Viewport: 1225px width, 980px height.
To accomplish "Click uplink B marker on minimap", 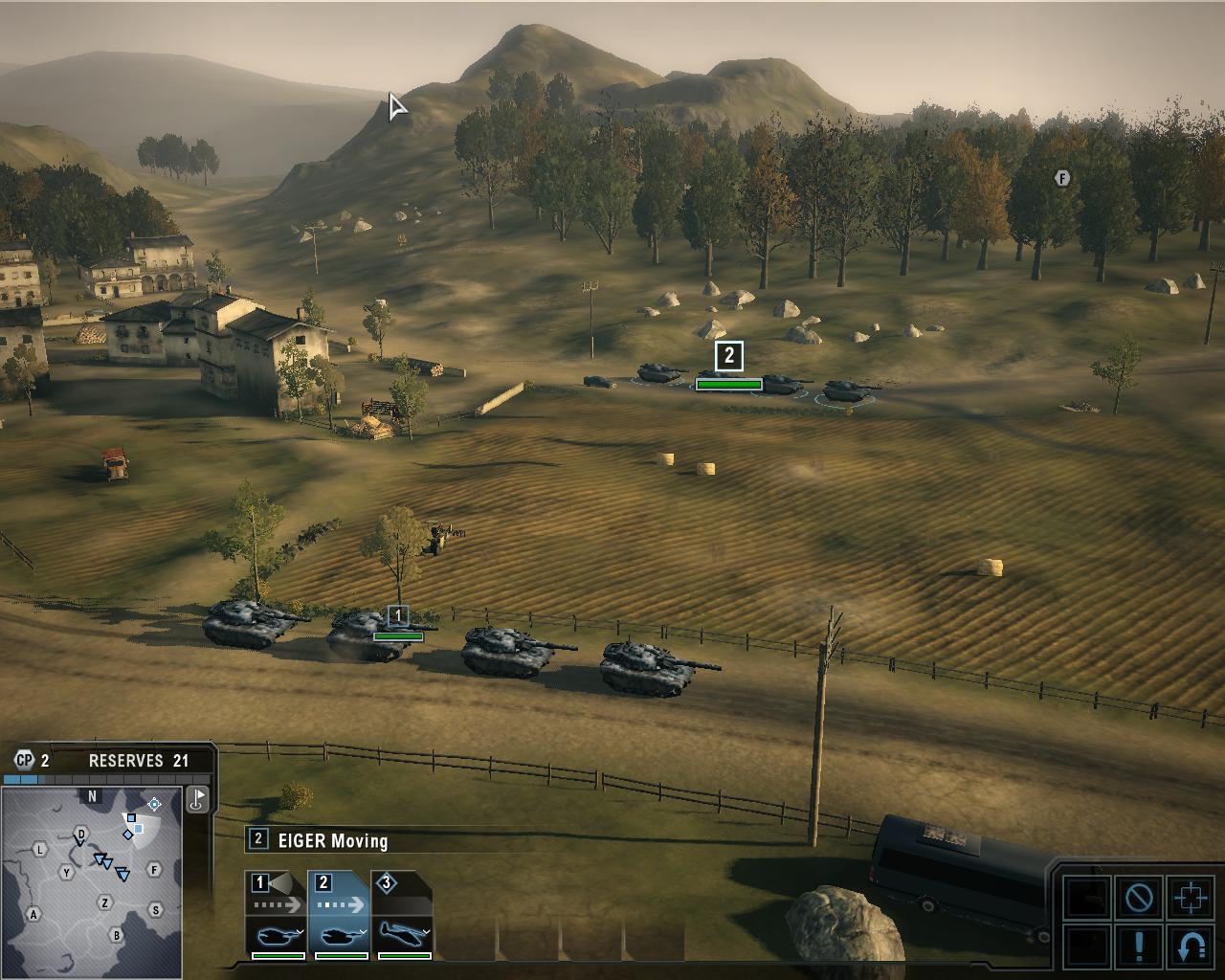I will pyautogui.click(x=117, y=935).
